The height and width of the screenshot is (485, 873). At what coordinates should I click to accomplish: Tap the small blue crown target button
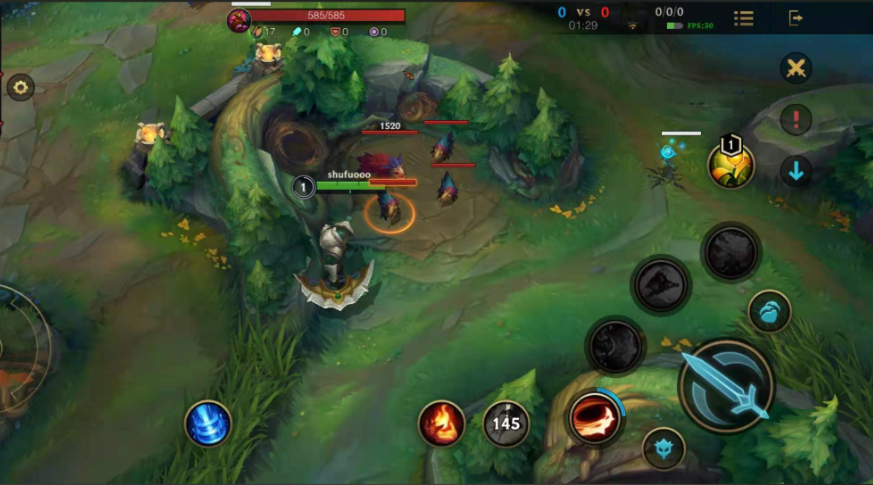click(663, 447)
